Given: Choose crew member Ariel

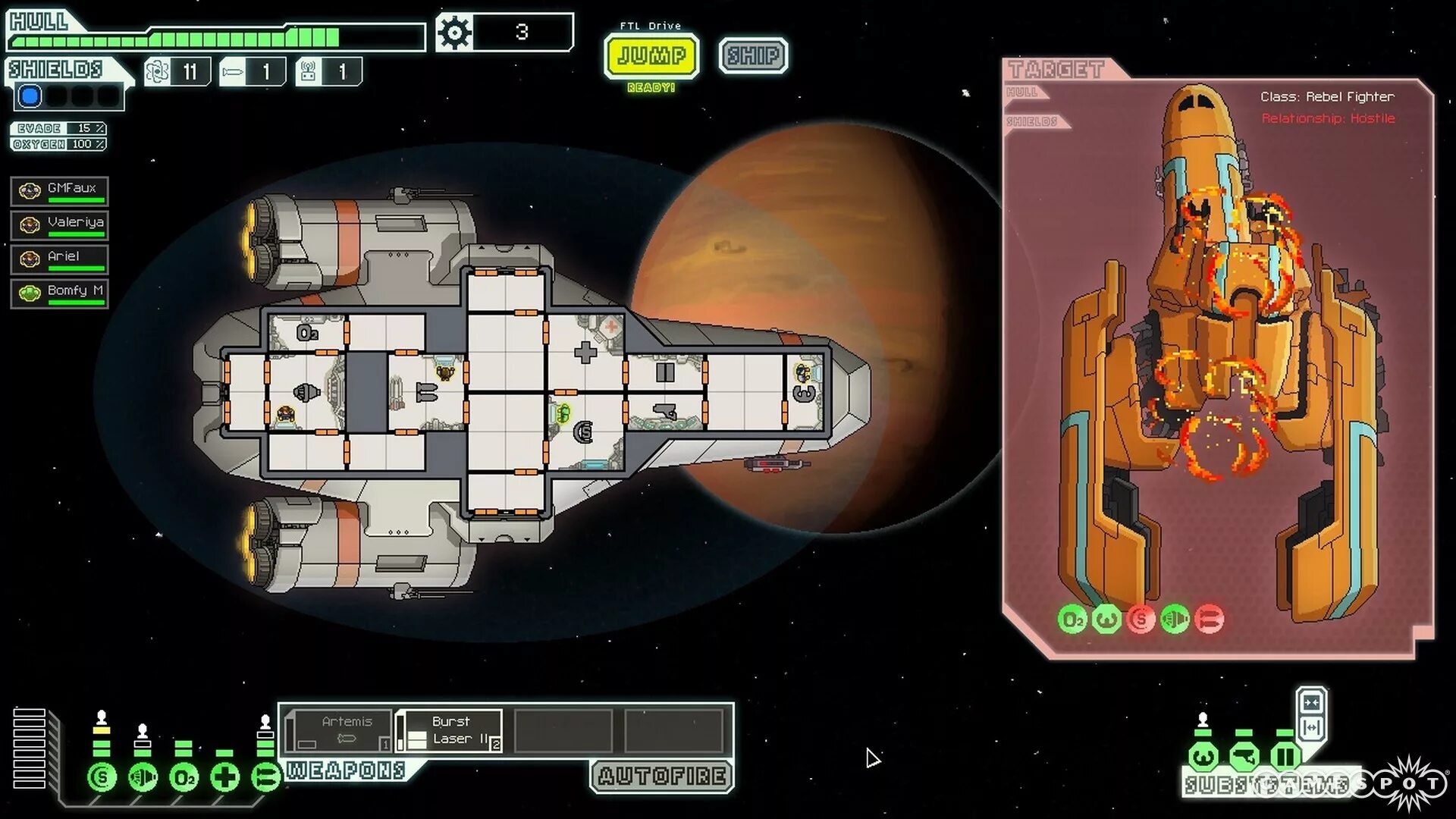Looking at the screenshot, I should coord(60,259).
